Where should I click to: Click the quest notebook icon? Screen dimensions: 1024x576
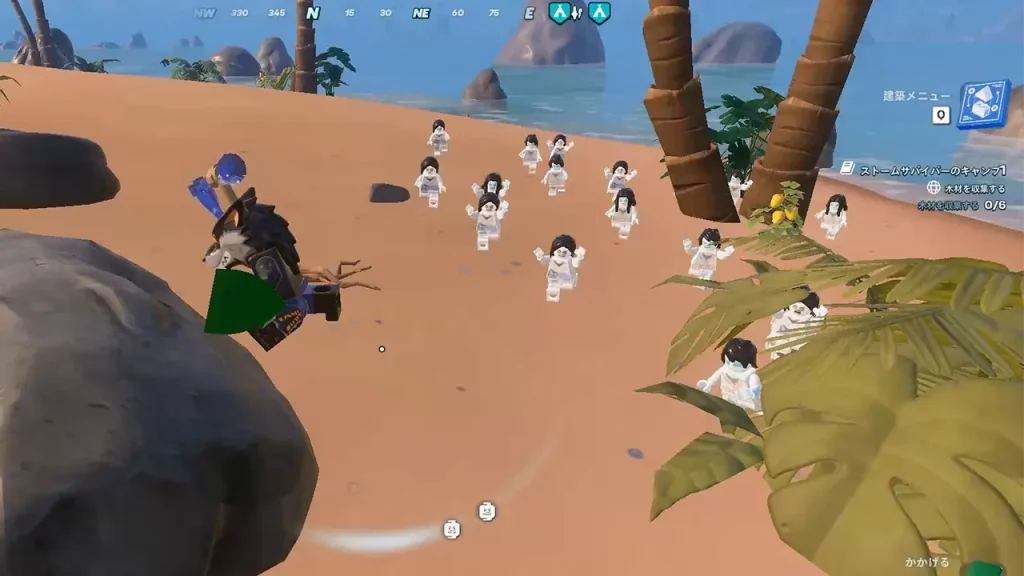(847, 170)
